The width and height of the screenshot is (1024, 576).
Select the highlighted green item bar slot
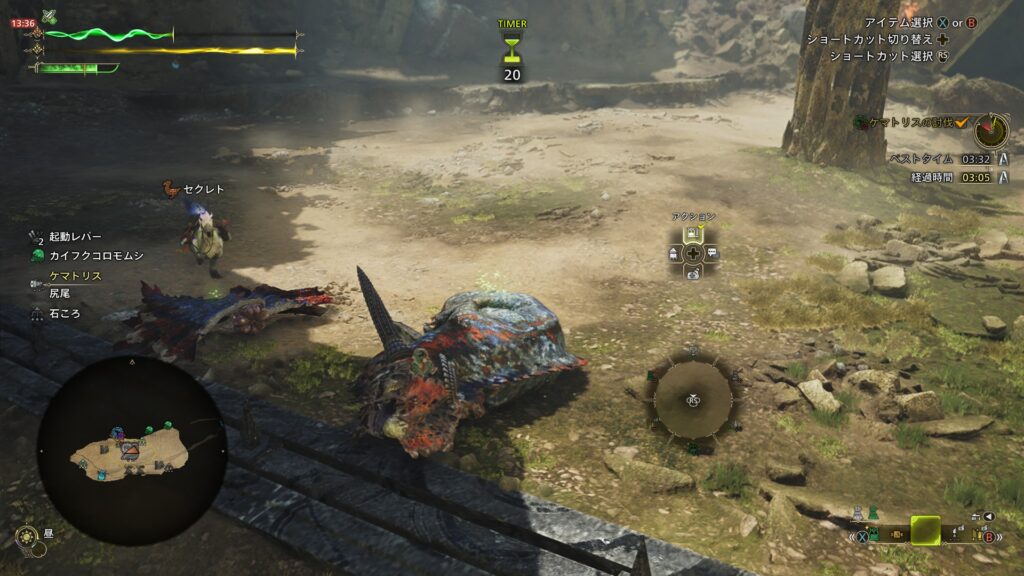[925, 530]
